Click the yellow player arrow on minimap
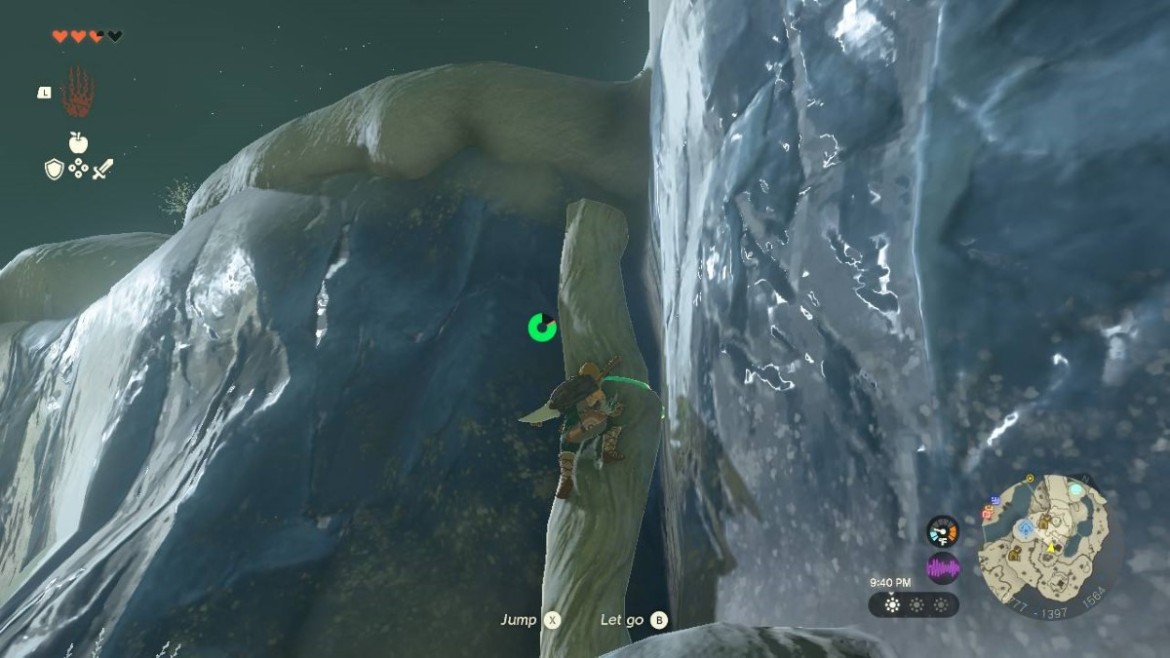 point(1051,547)
